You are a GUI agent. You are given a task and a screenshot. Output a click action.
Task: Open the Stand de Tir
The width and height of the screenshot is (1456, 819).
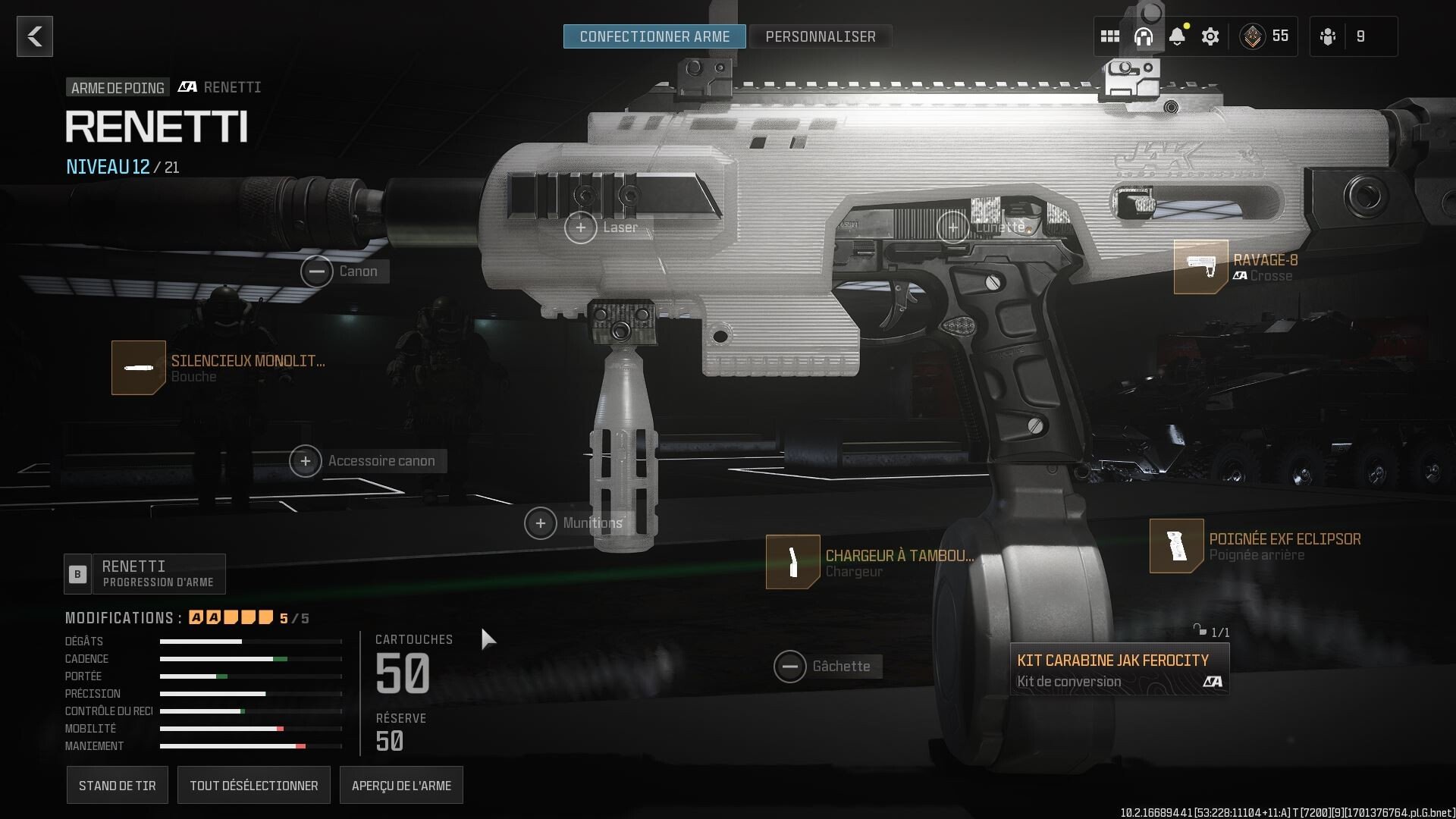coord(117,785)
